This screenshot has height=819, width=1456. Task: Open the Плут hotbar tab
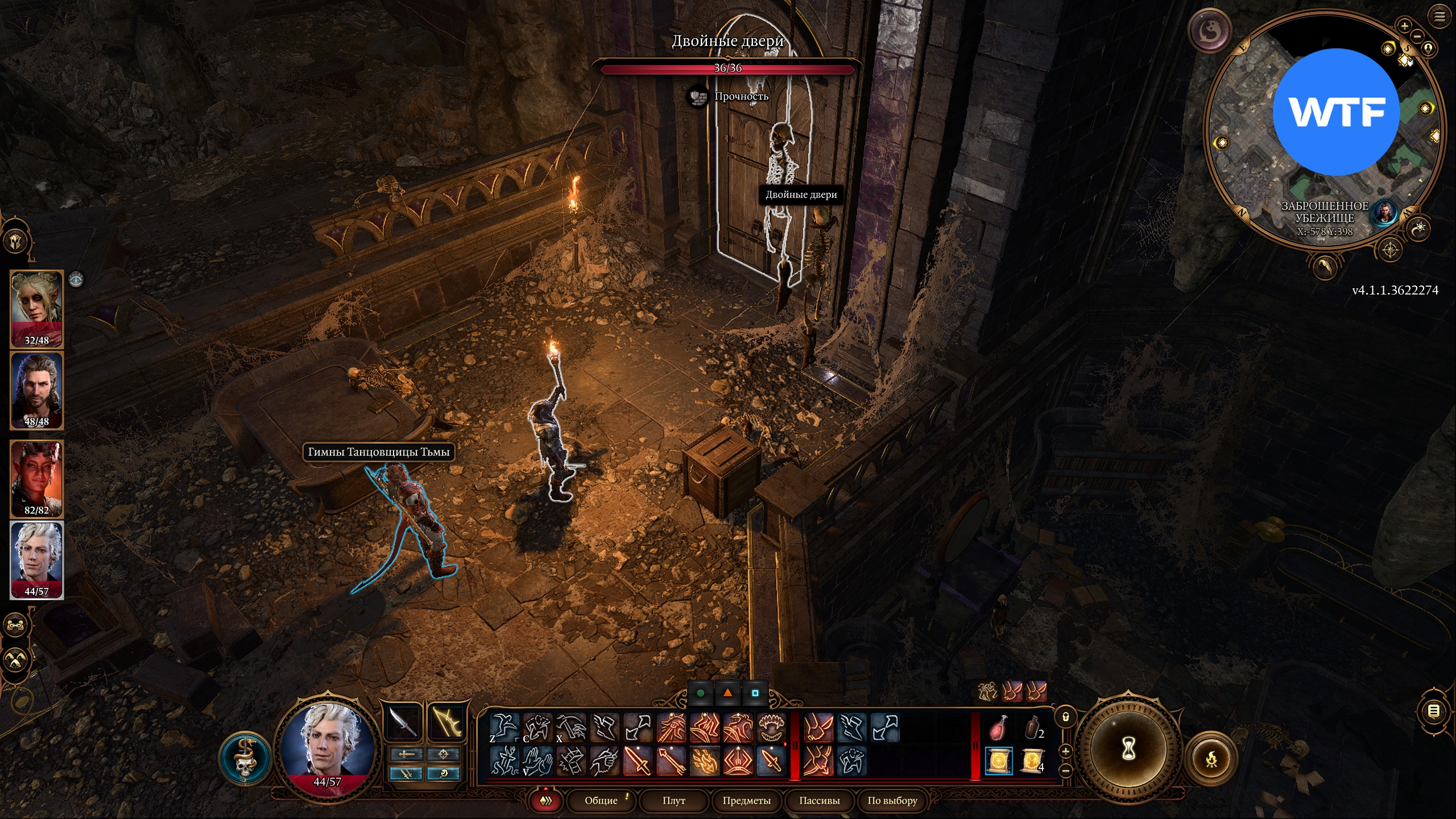pyautogui.click(x=673, y=800)
